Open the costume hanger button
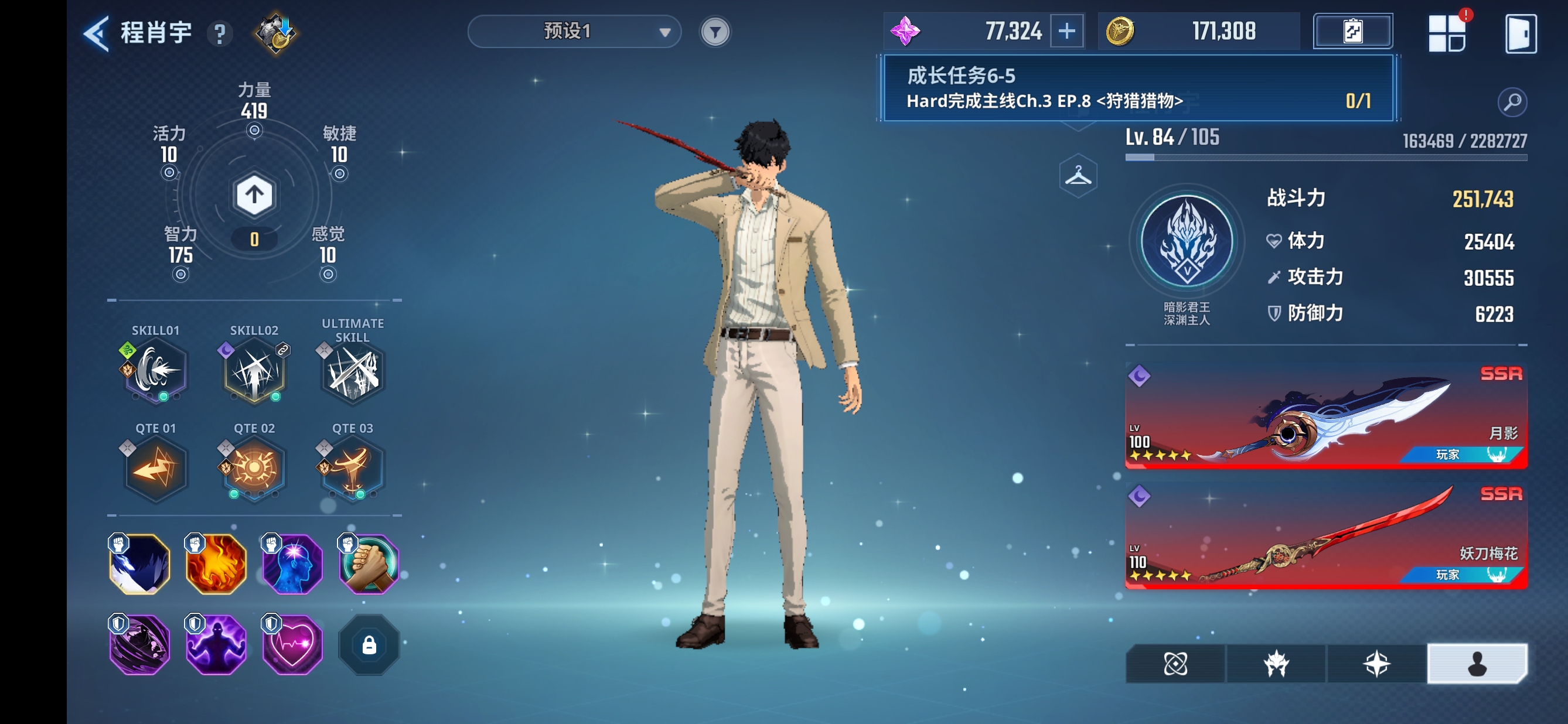 (1078, 176)
